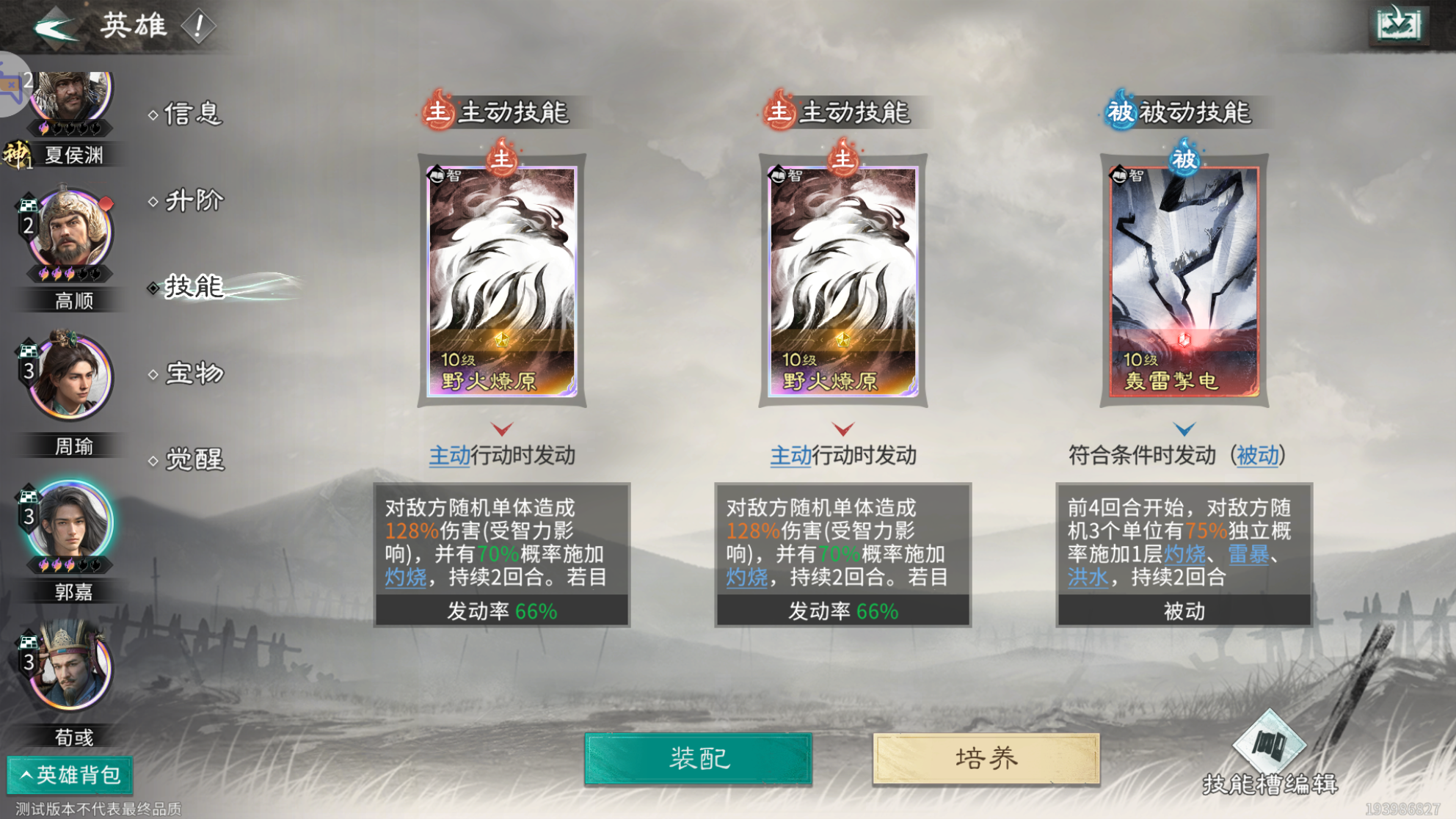Switch to the 宝物 tab
Image resolution: width=1456 pixels, height=819 pixels.
click(x=192, y=374)
